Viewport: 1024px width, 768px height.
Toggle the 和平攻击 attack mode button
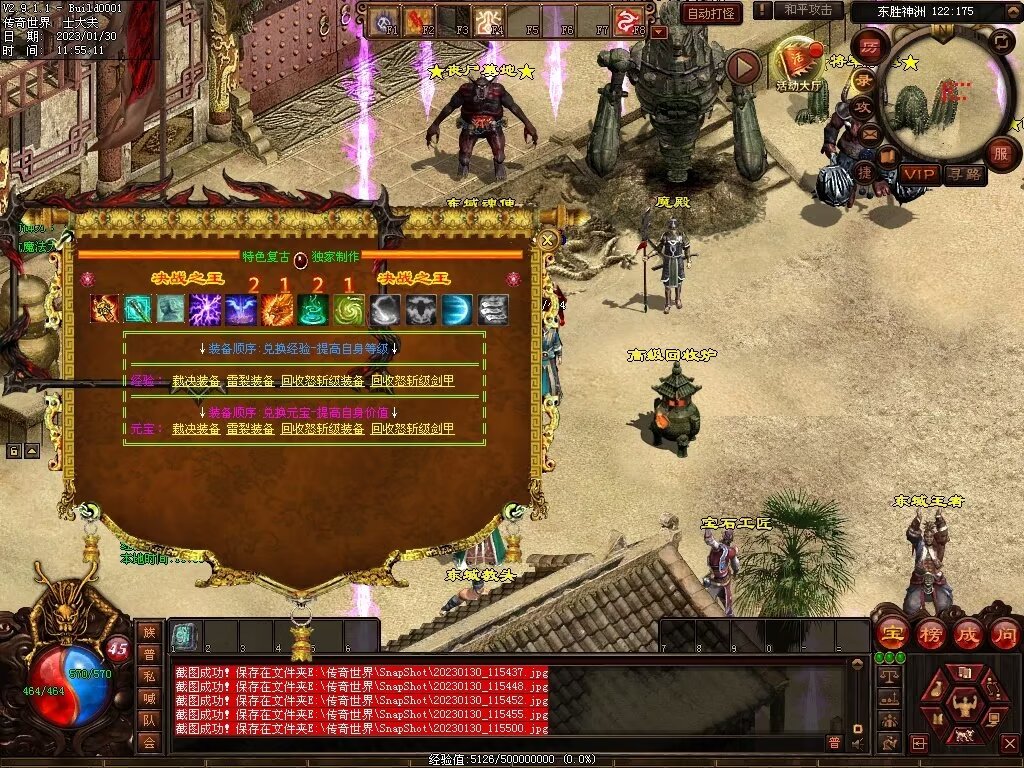point(807,10)
